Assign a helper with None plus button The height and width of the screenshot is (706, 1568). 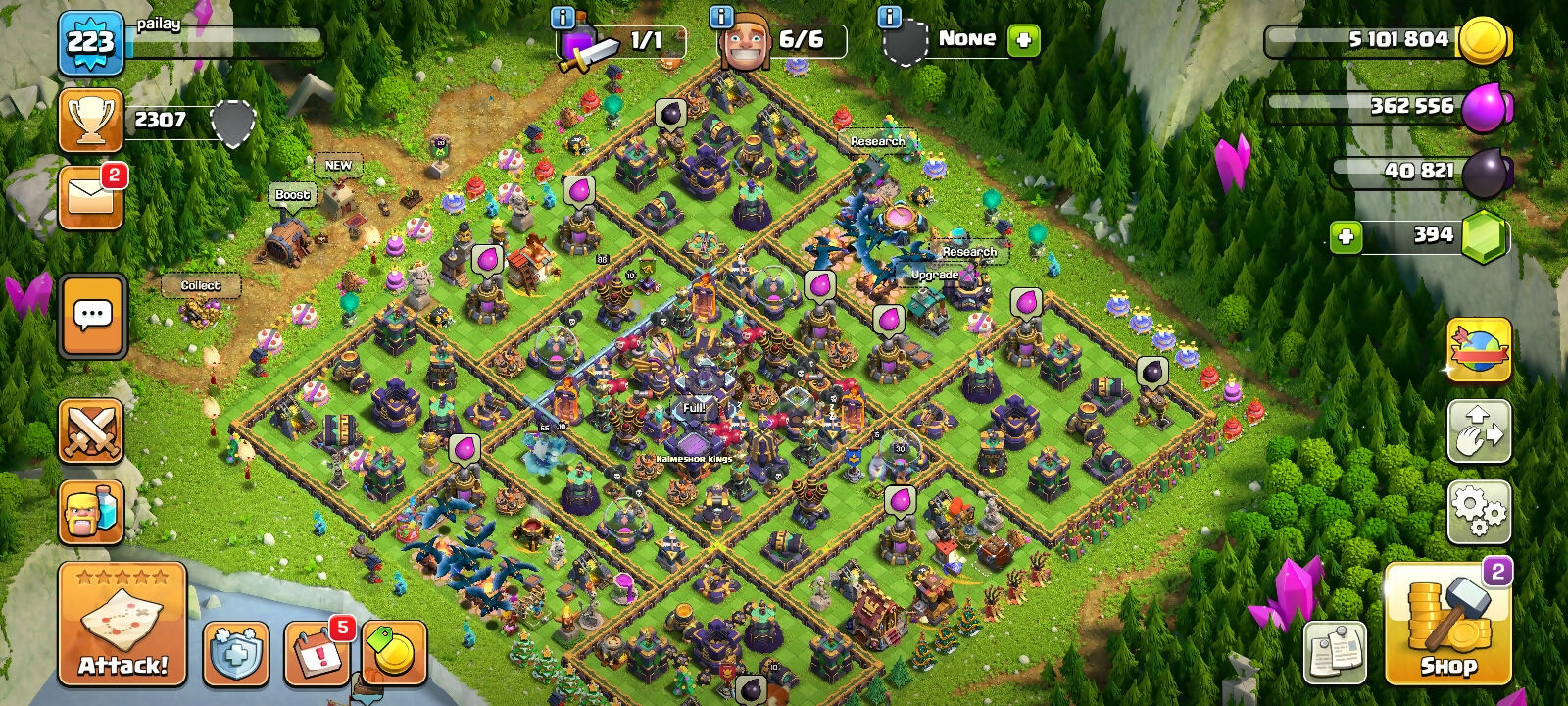click(1023, 40)
